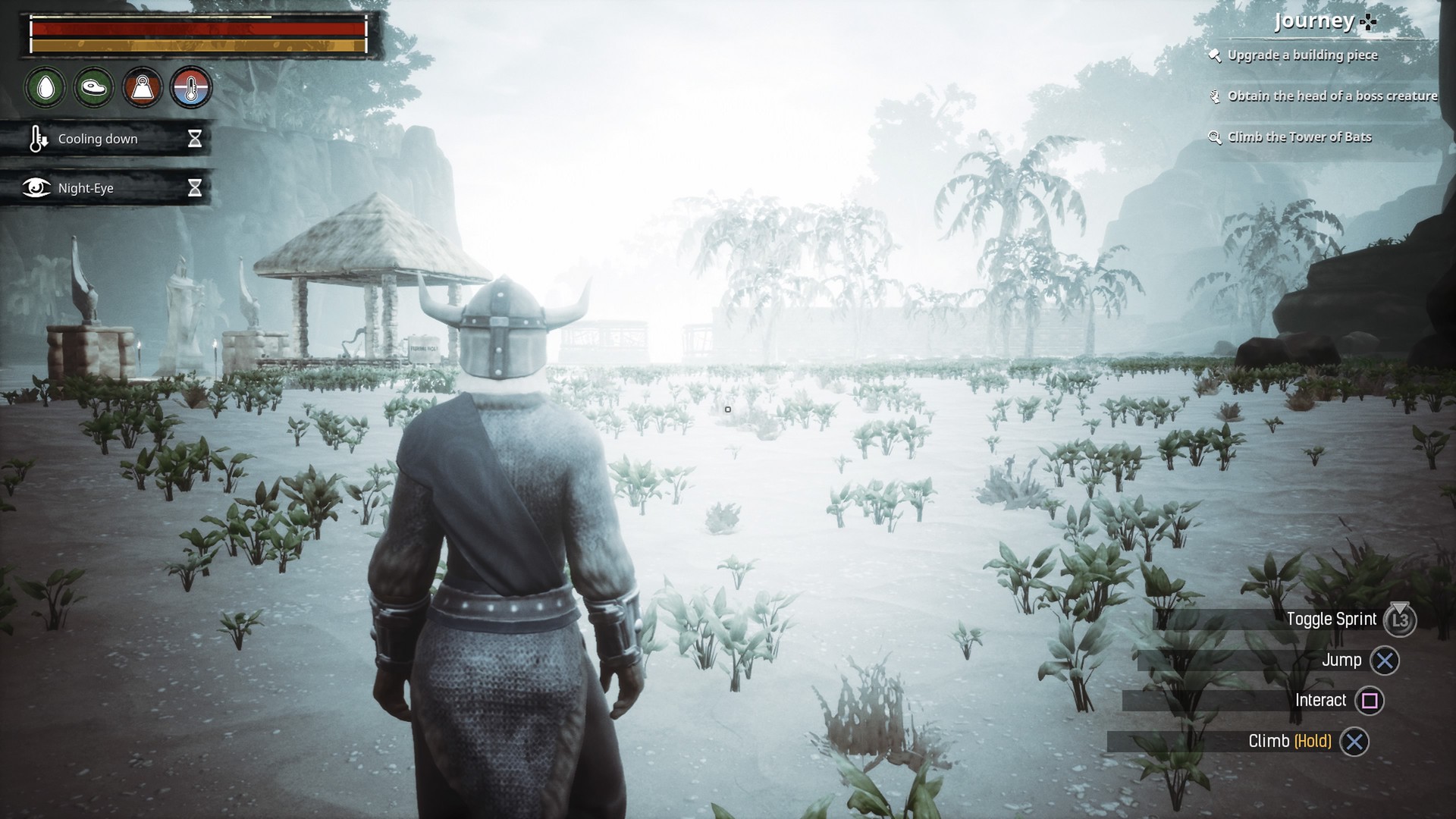Select the hunger meat status icon
Screen dimensions: 1456x819
(x=94, y=88)
